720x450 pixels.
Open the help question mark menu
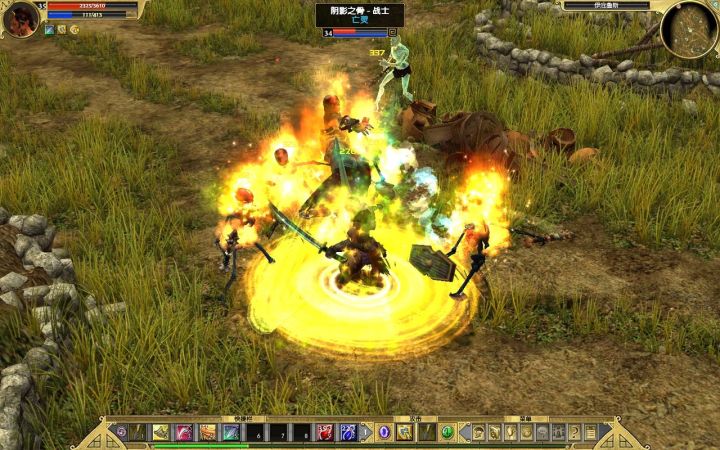pos(574,432)
